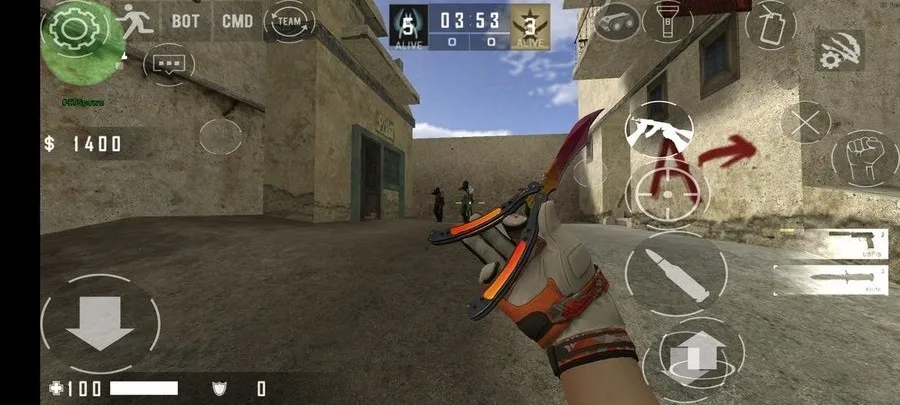Open the gear and claw slash icon

pos(840,49)
